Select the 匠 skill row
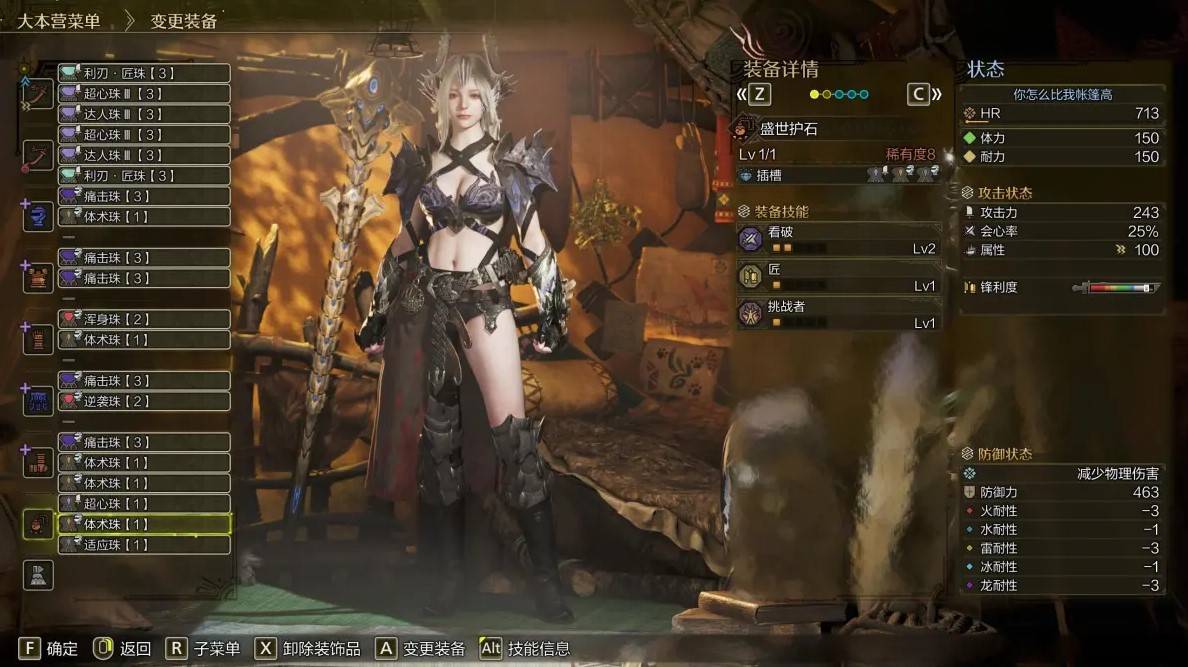 839,276
